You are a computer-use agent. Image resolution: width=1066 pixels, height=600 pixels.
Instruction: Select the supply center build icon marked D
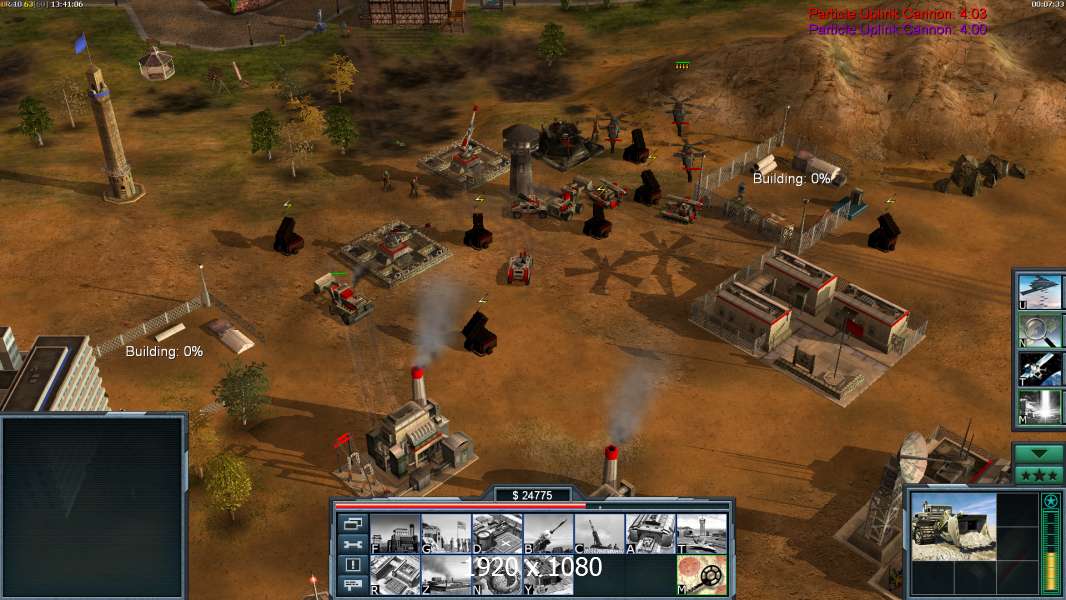pos(497,533)
